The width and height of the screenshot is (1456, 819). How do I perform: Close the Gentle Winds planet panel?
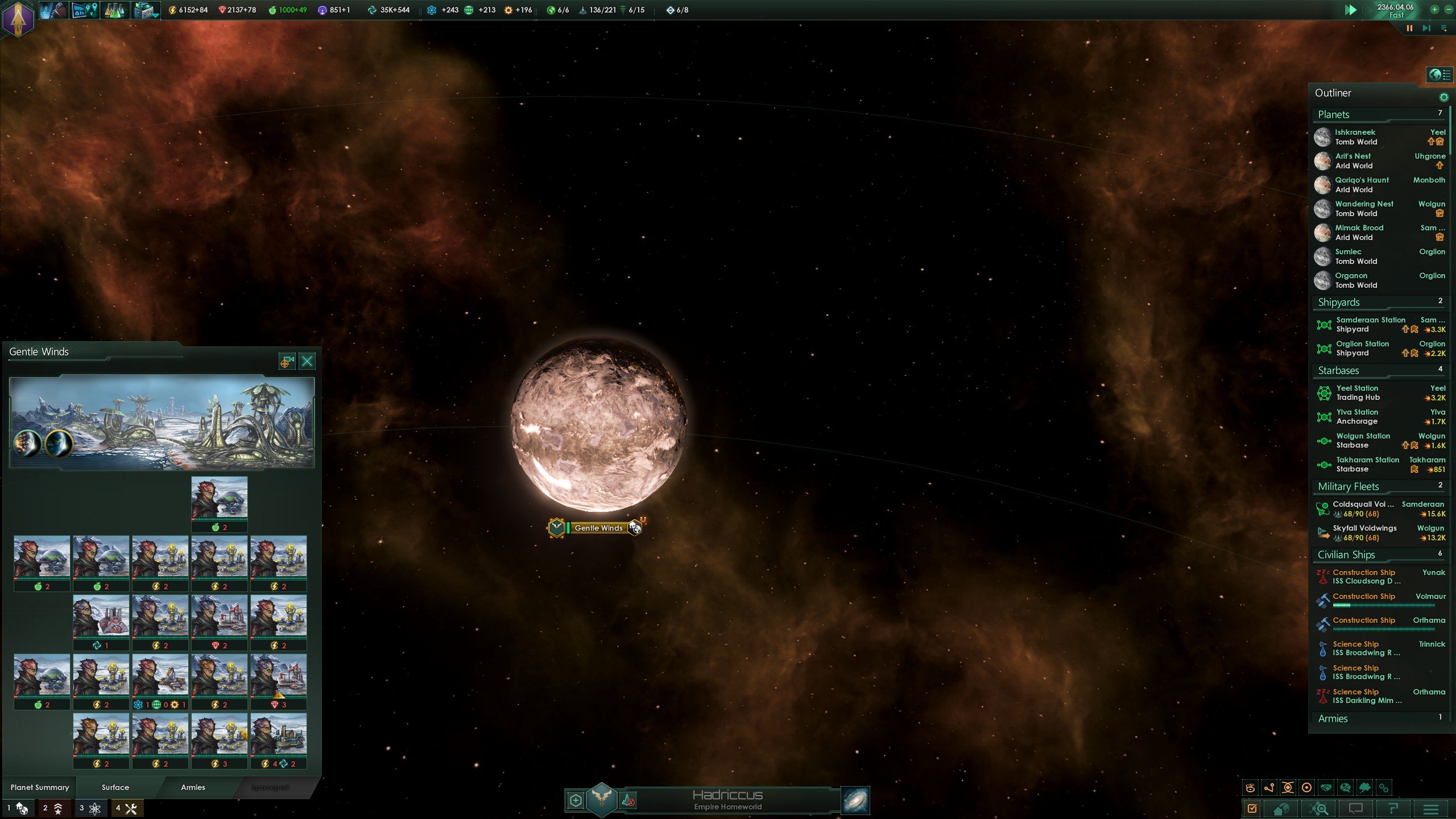coord(307,361)
